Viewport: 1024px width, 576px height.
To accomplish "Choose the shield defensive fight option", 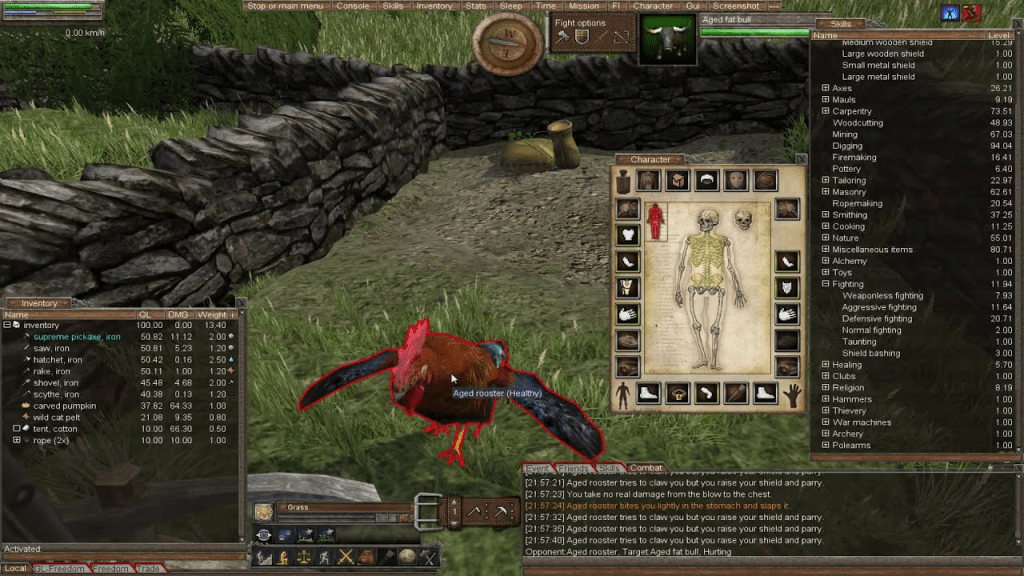I will [581, 38].
